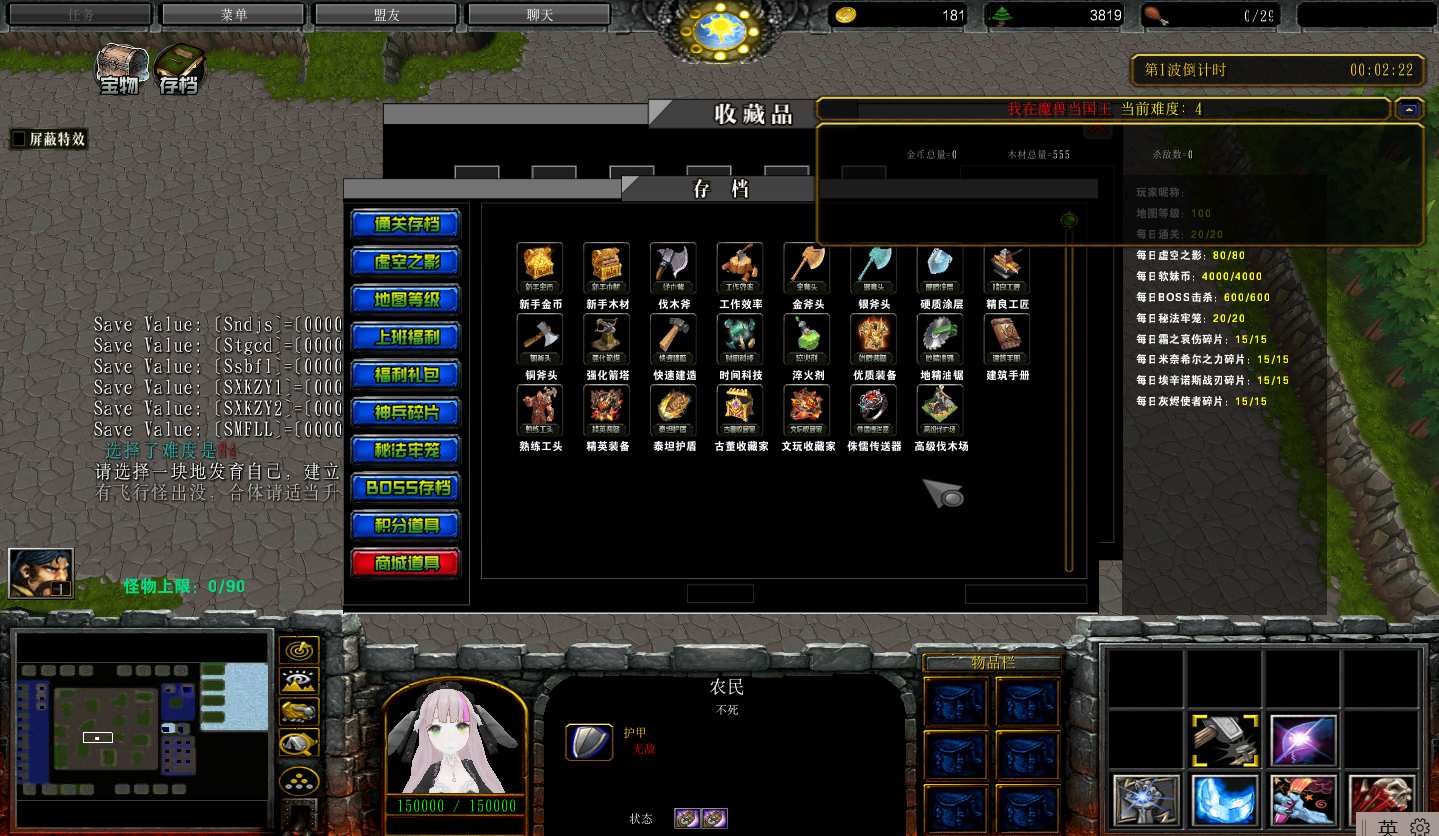Toggle the formation button beside minimap
Image resolution: width=1439 pixels, height=836 pixels.
[x=300, y=782]
